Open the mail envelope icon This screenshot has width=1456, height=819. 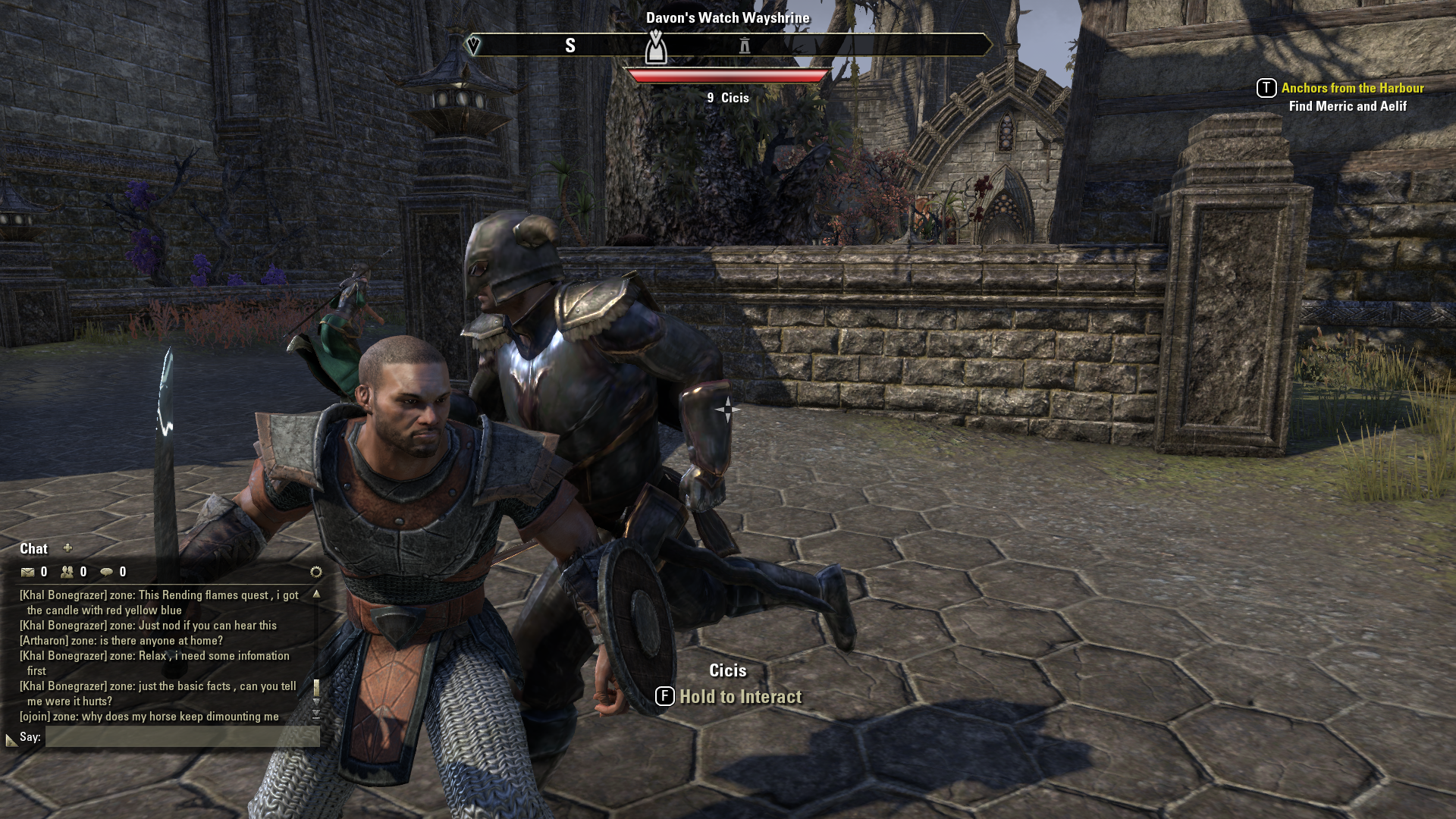click(x=28, y=573)
